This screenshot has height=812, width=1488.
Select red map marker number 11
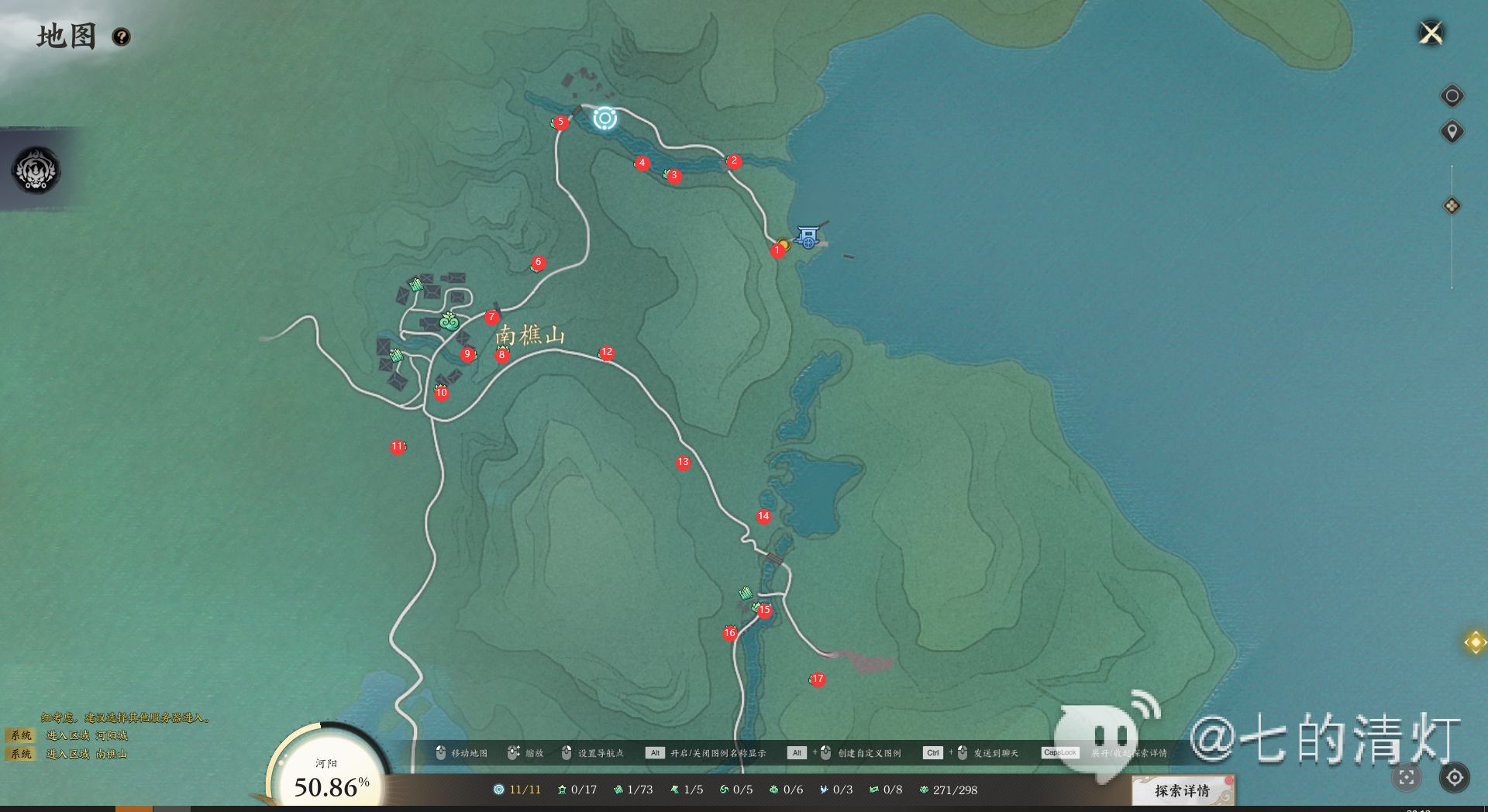click(x=398, y=447)
